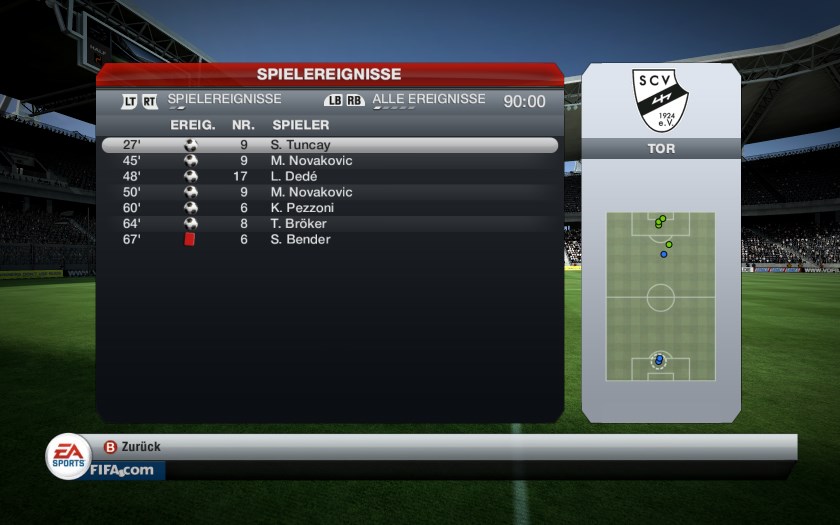Choose T. Bröker's goal event row
This screenshot has width=840, height=525.
tap(330, 224)
